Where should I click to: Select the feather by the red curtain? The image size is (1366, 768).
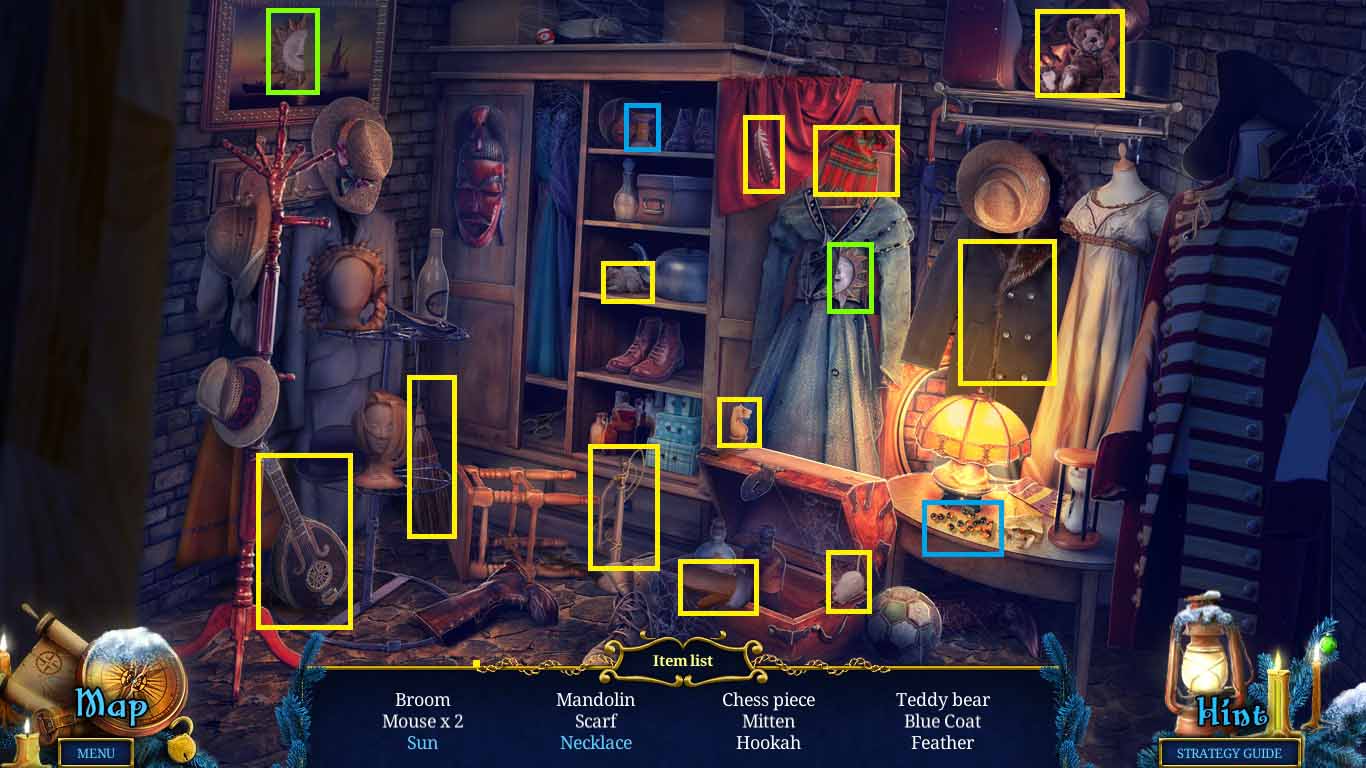[x=765, y=155]
